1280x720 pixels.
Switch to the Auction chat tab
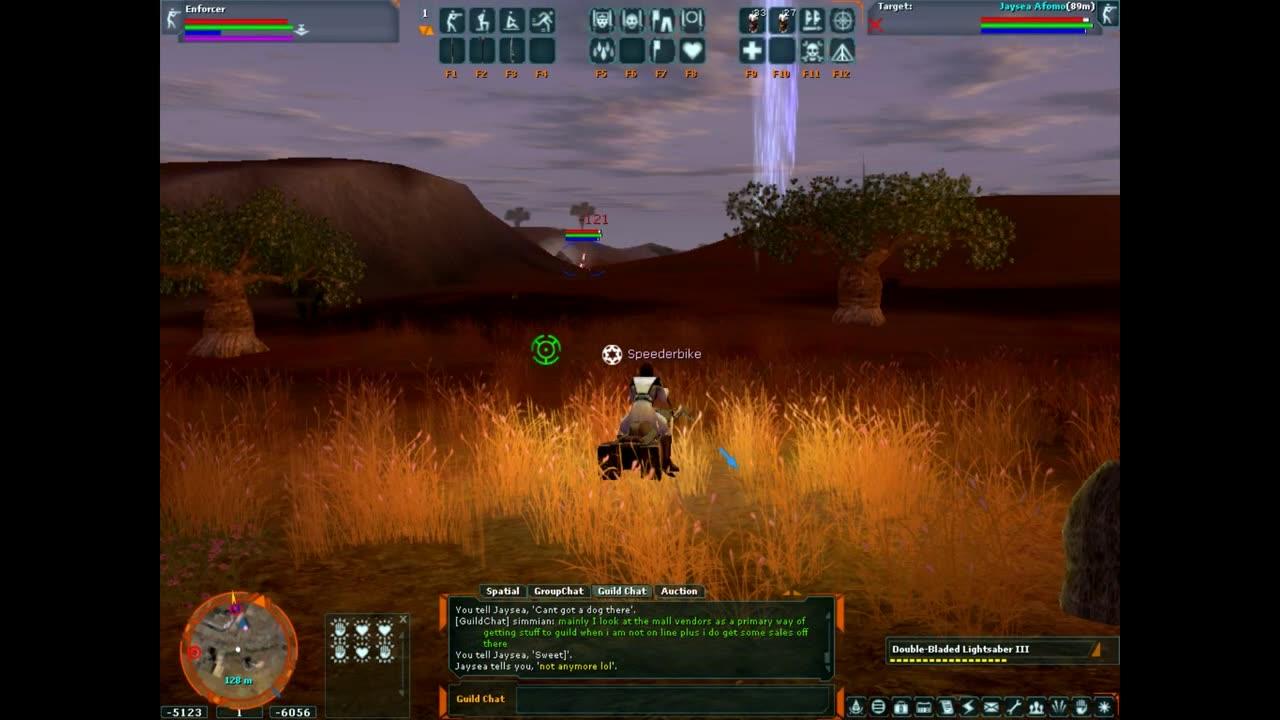click(680, 591)
